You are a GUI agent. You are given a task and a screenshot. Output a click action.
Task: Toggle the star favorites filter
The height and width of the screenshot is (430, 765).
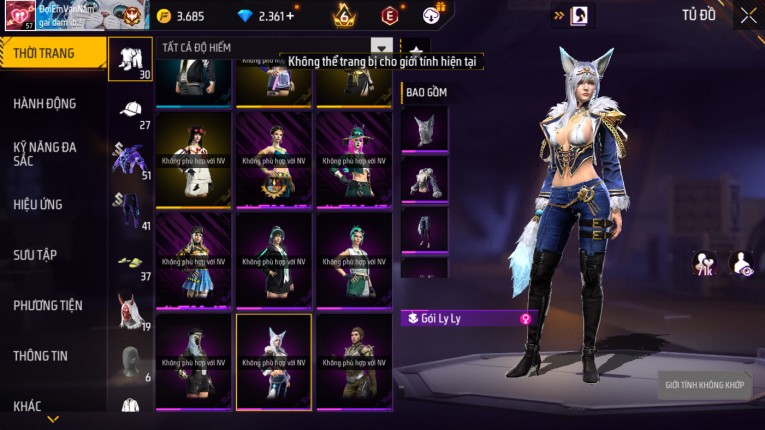click(414, 48)
